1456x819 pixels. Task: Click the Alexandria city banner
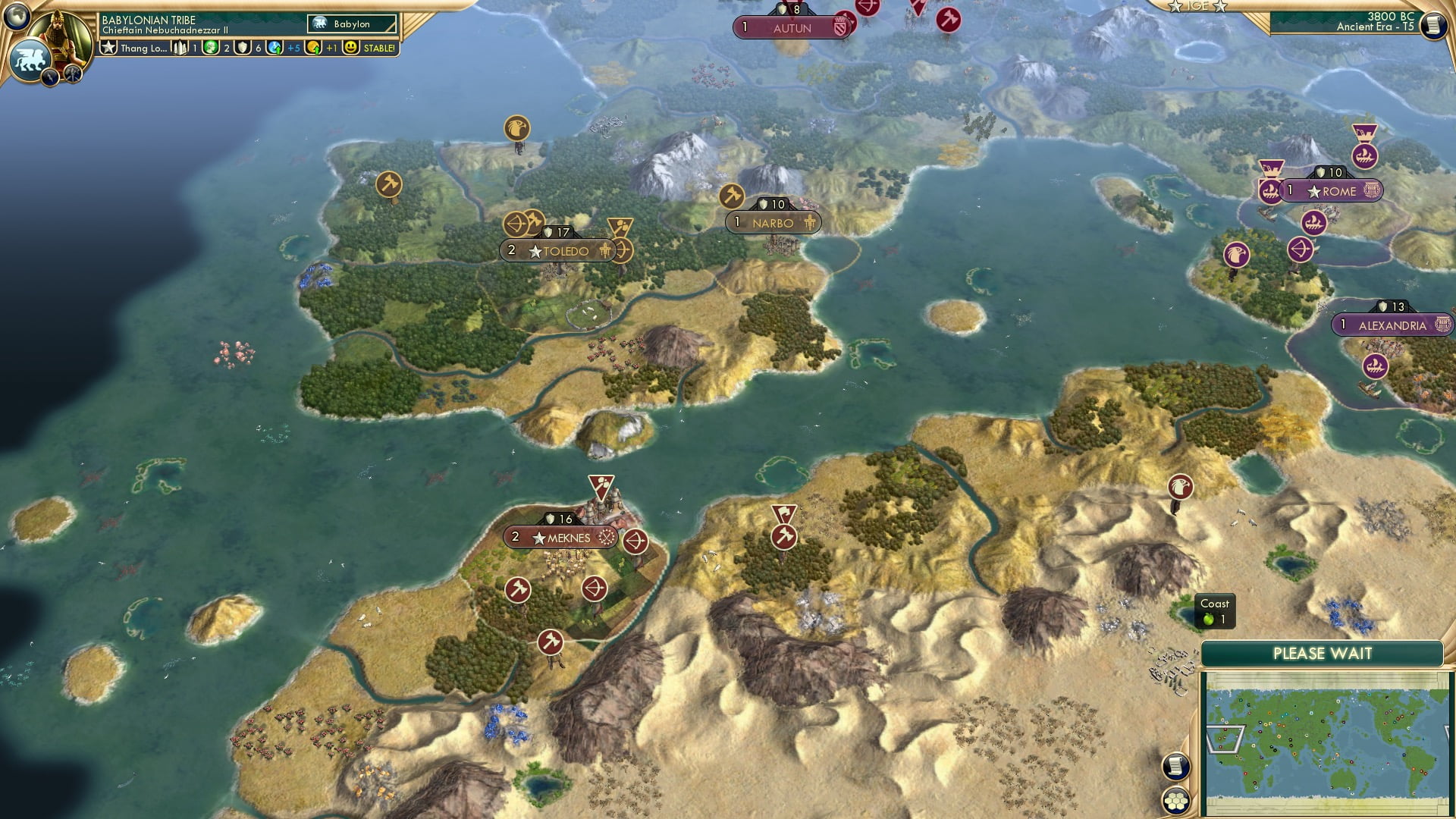tap(1392, 325)
